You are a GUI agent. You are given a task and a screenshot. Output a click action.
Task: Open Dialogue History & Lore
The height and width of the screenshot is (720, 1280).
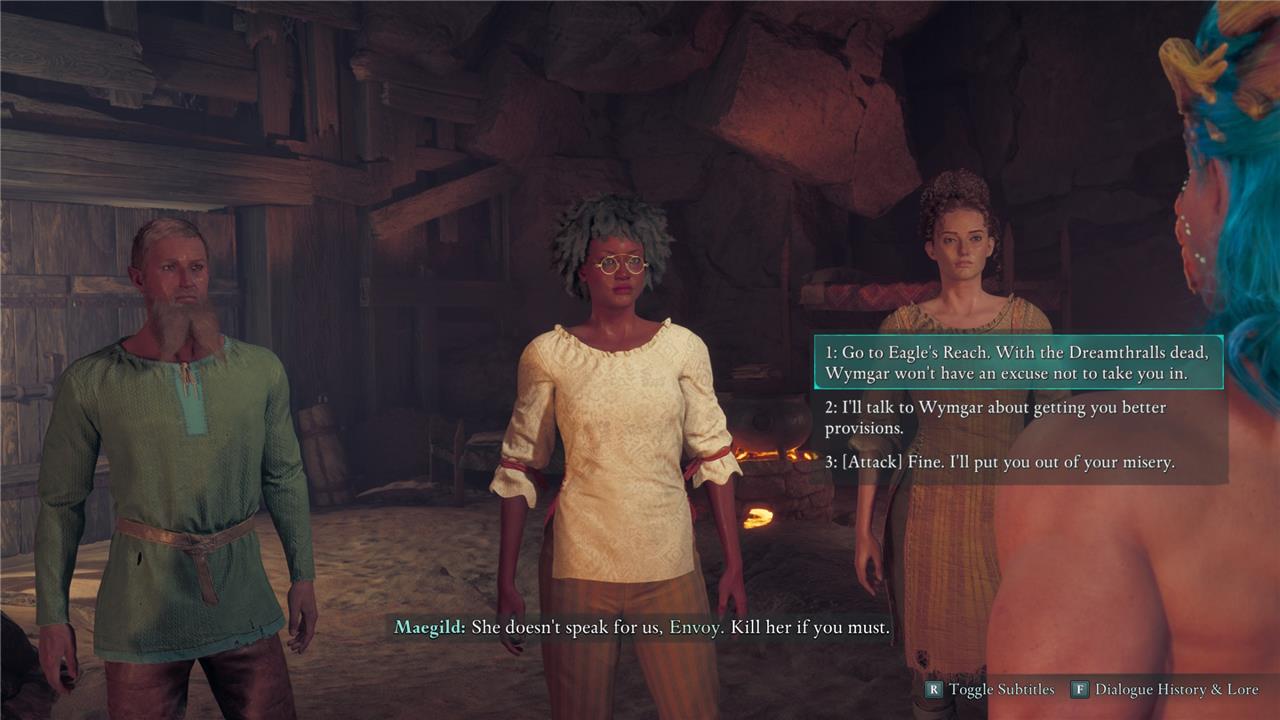click(x=1175, y=689)
